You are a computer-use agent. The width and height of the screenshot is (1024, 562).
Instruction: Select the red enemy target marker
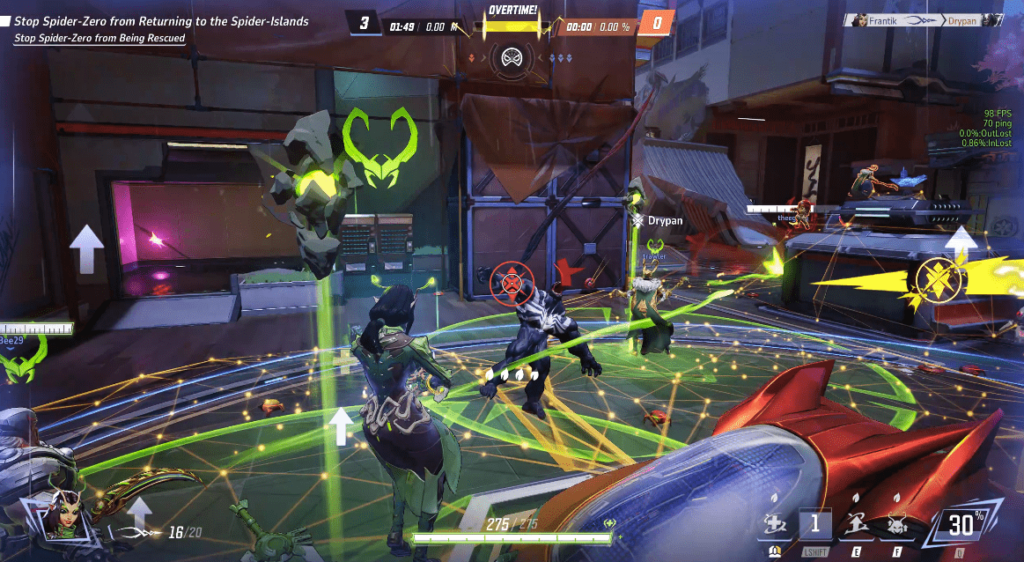pyautogui.click(x=511, y=283)
